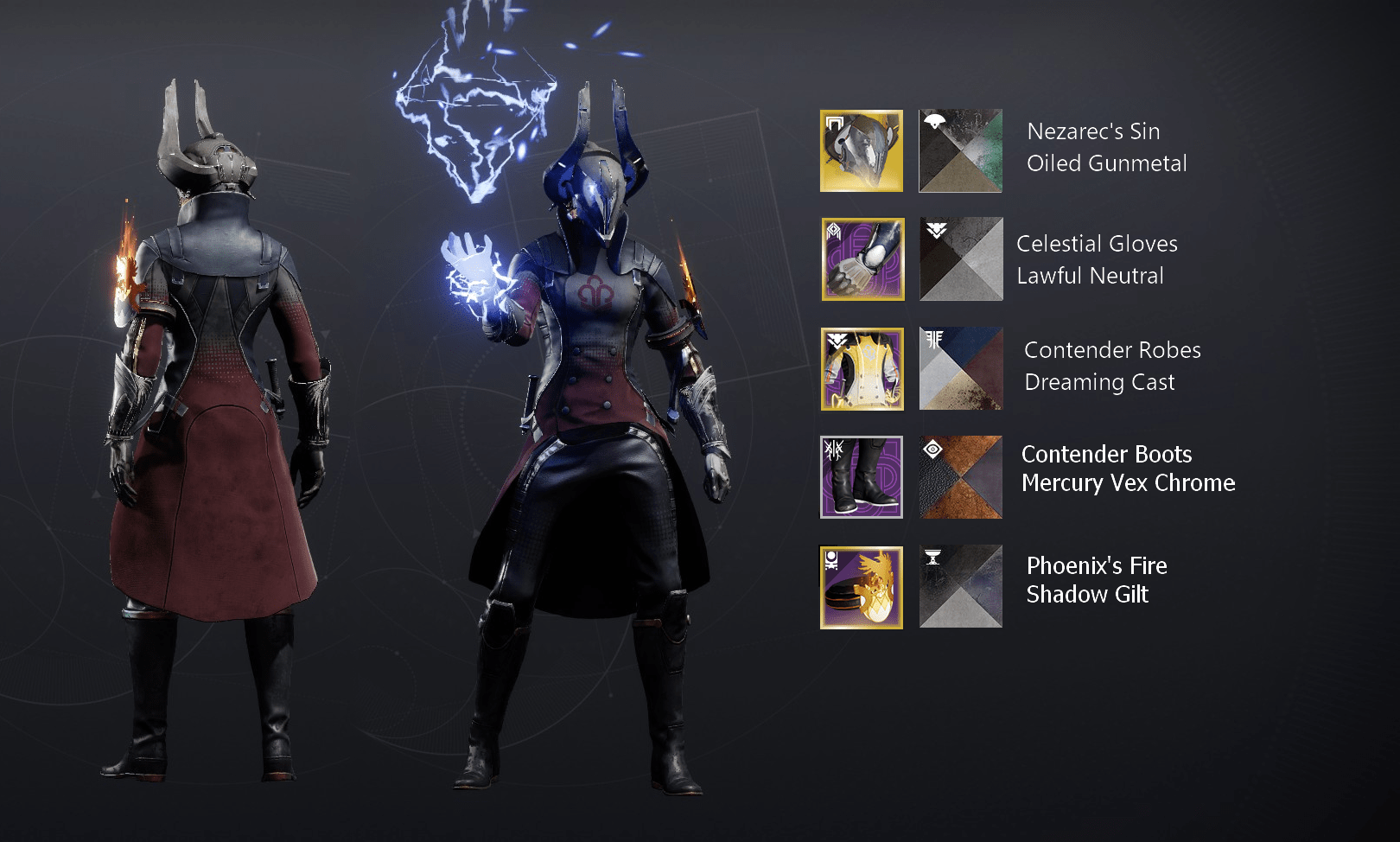The width and height of the screenshot is (1400, 842).
Task: Open the Contender Robes chest piece icon
Action: [x=861, y=369]
